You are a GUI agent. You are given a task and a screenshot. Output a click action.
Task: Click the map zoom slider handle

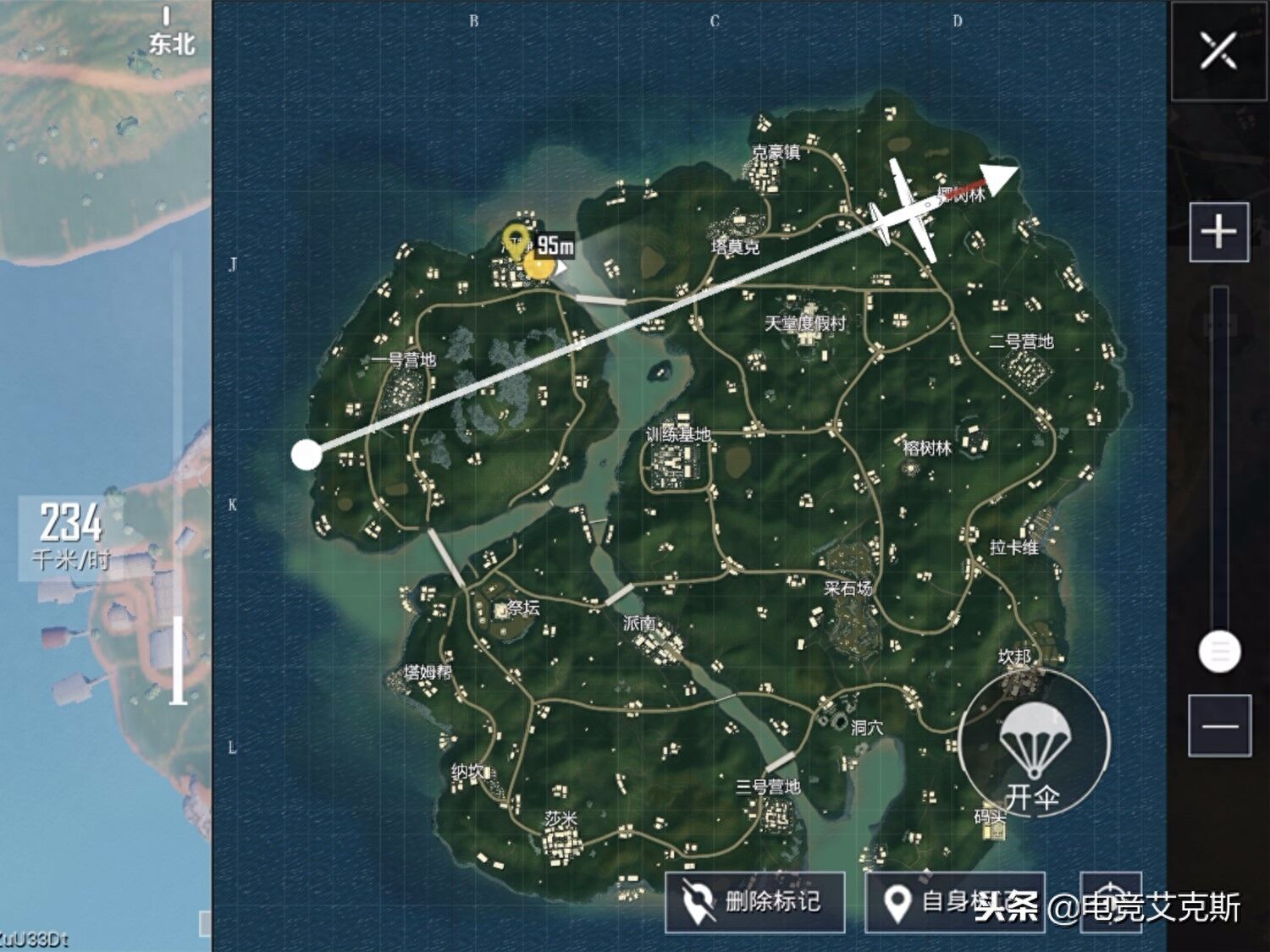1219,652
